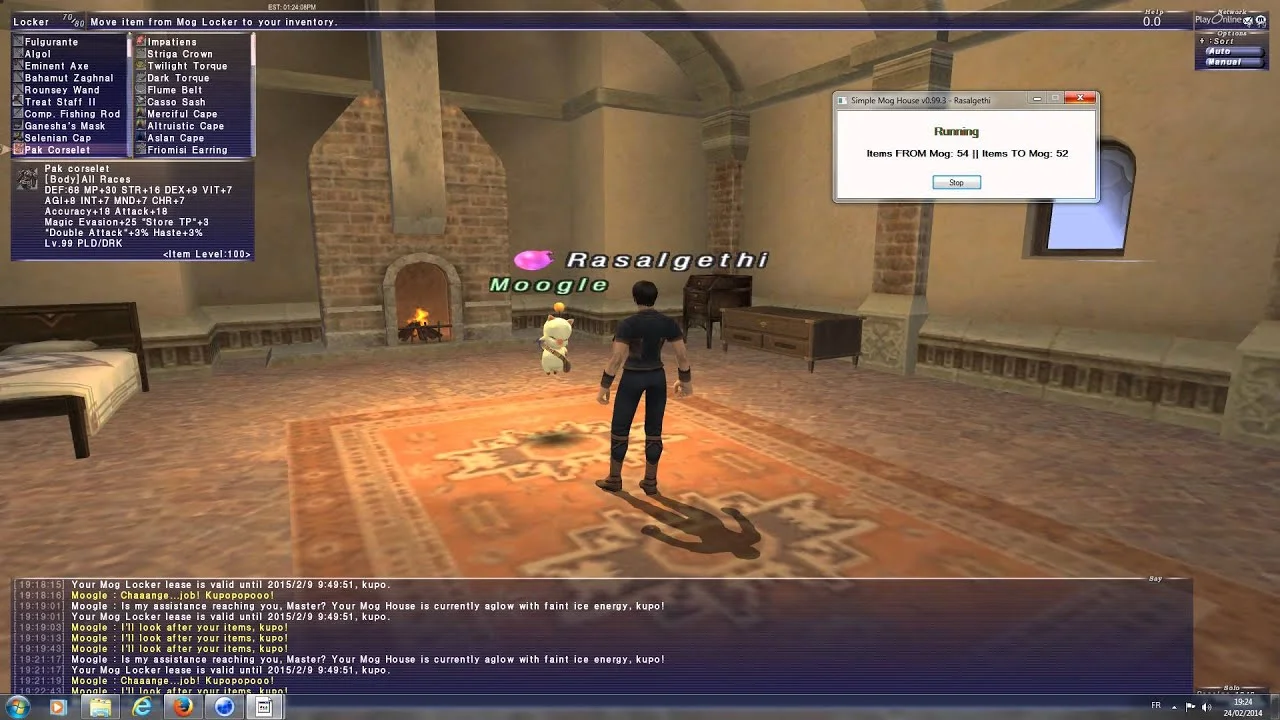Image resolution: width=1280 pixels, height=720 pixels.
Task: Choose the Manual sort option
Action: click(x=1223, y=62)
